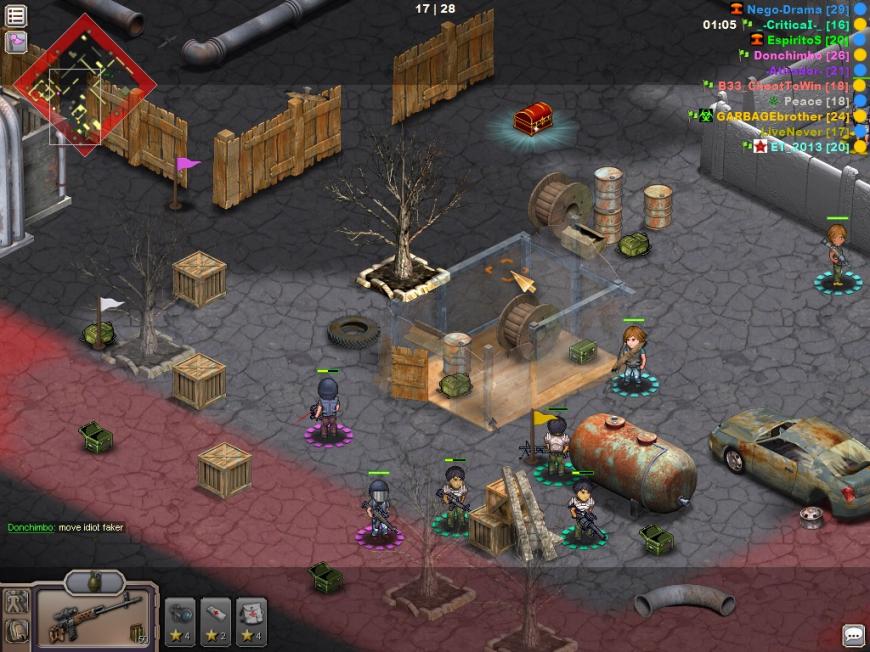Image resolution: width=870 pixels, height=652 pixels.
Task: Click Donchimbo's chat message
Action: pos(66,527)
